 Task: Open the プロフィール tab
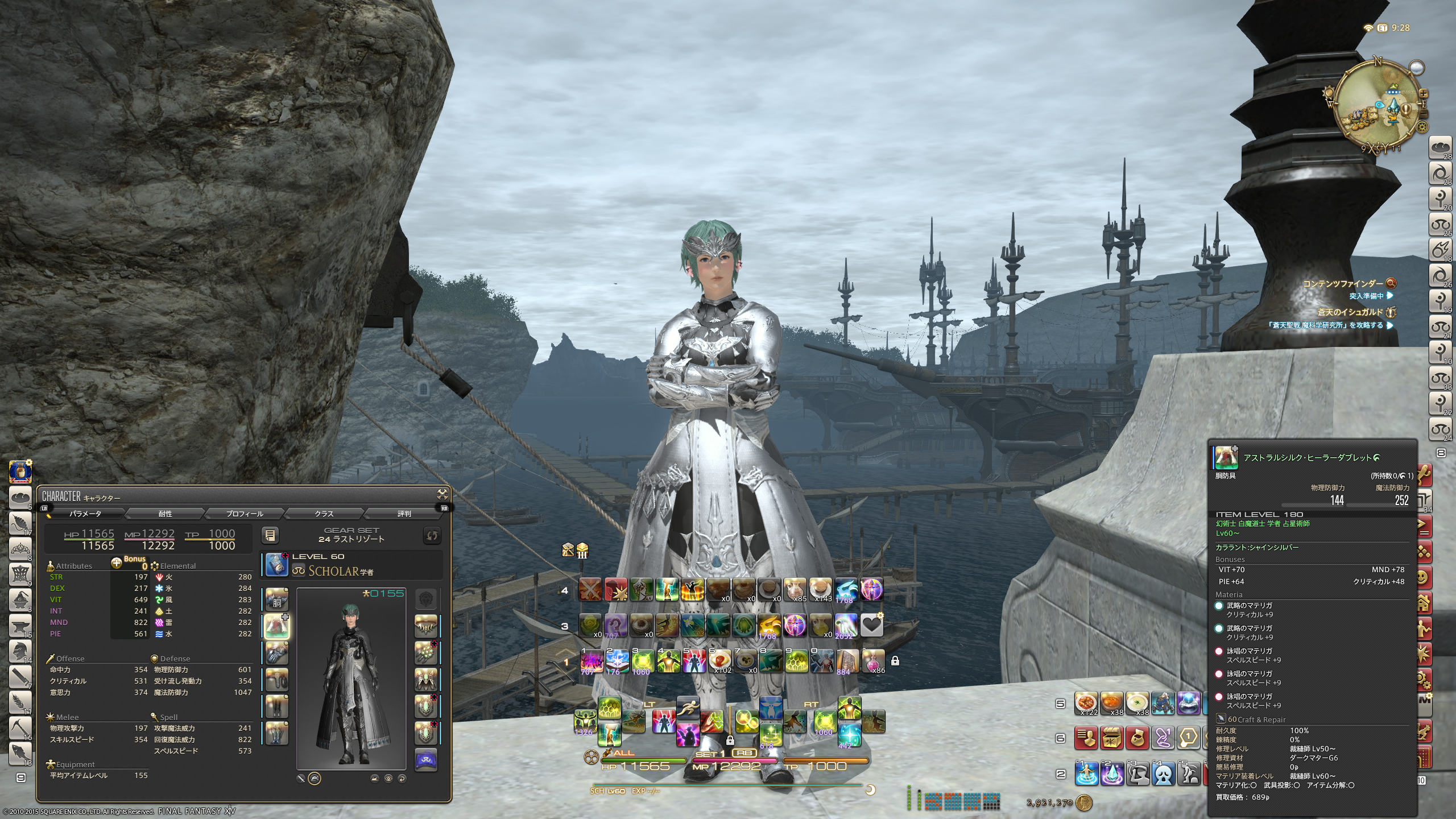pyautogui.click(x=245, y=514)
